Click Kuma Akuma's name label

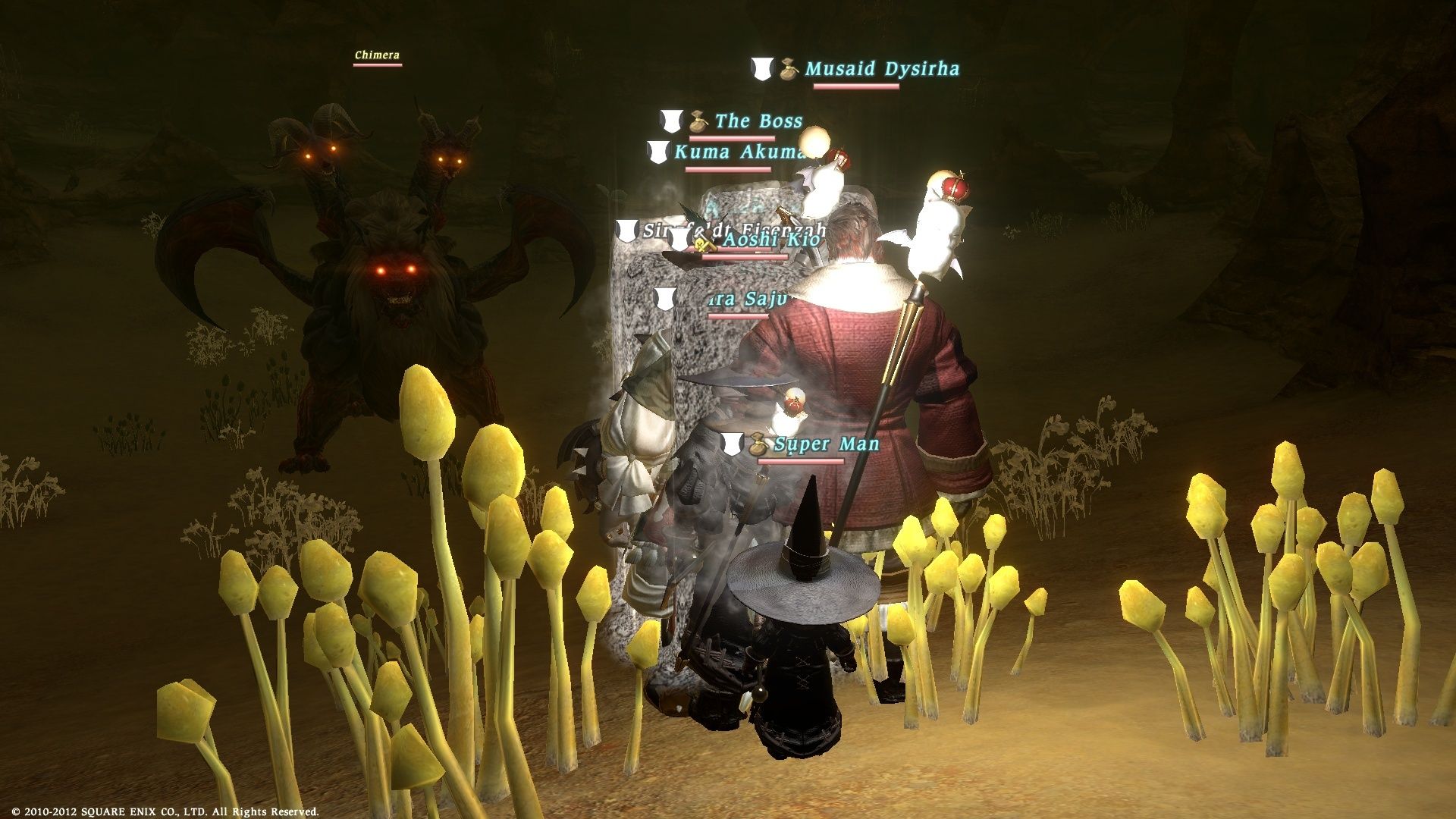click(x=739, y=152)
